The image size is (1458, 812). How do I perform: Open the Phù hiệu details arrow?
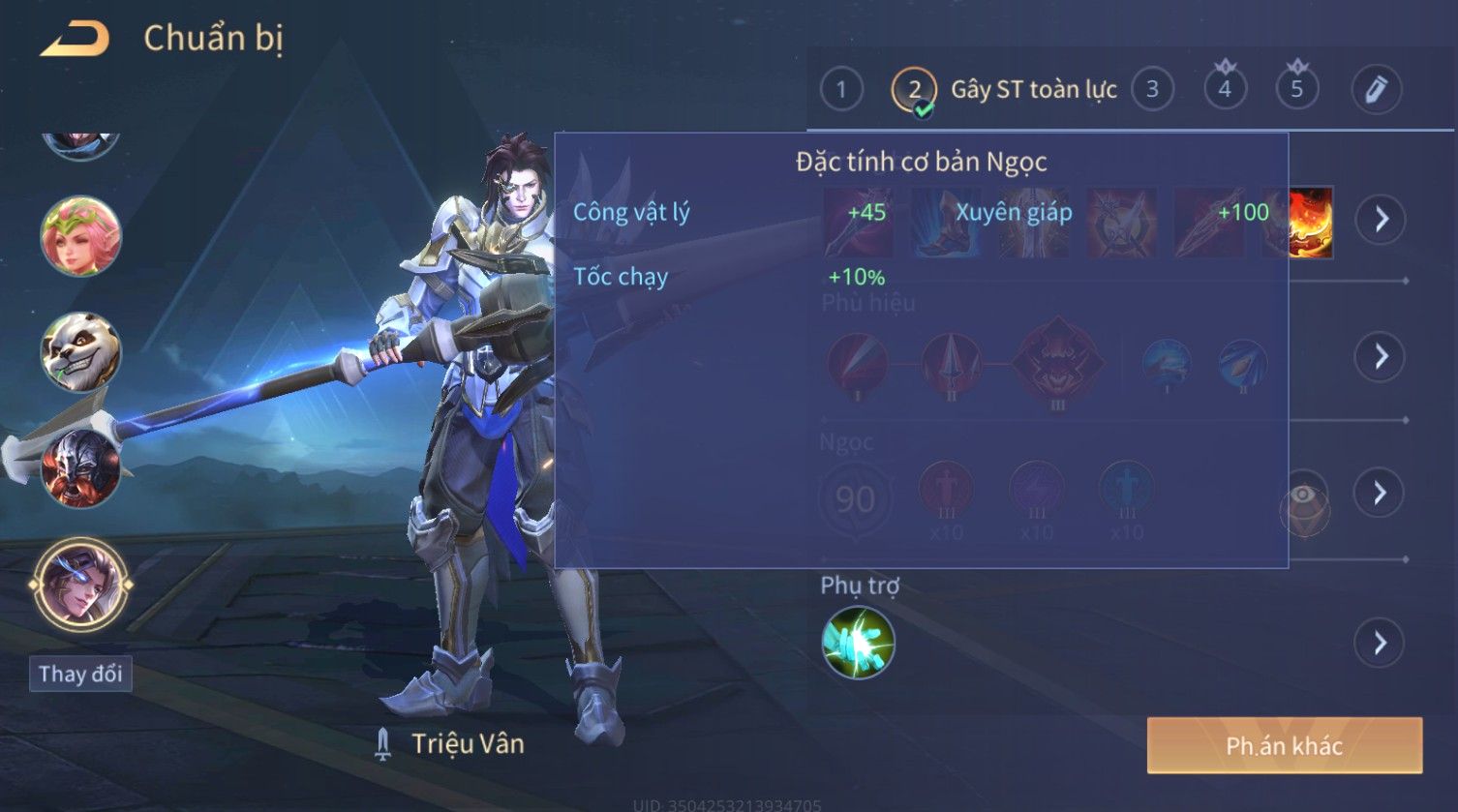pyautogui.click(x=1381, y=357)
